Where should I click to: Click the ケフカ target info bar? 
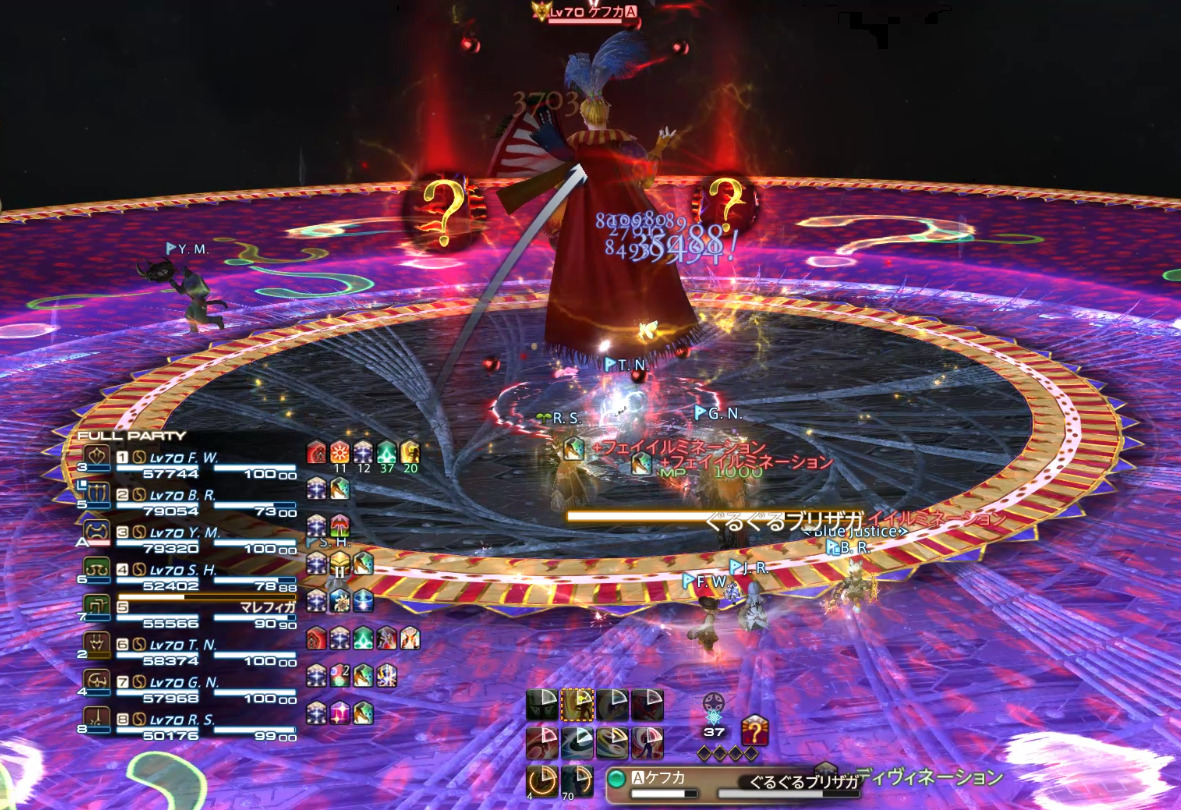660,781
